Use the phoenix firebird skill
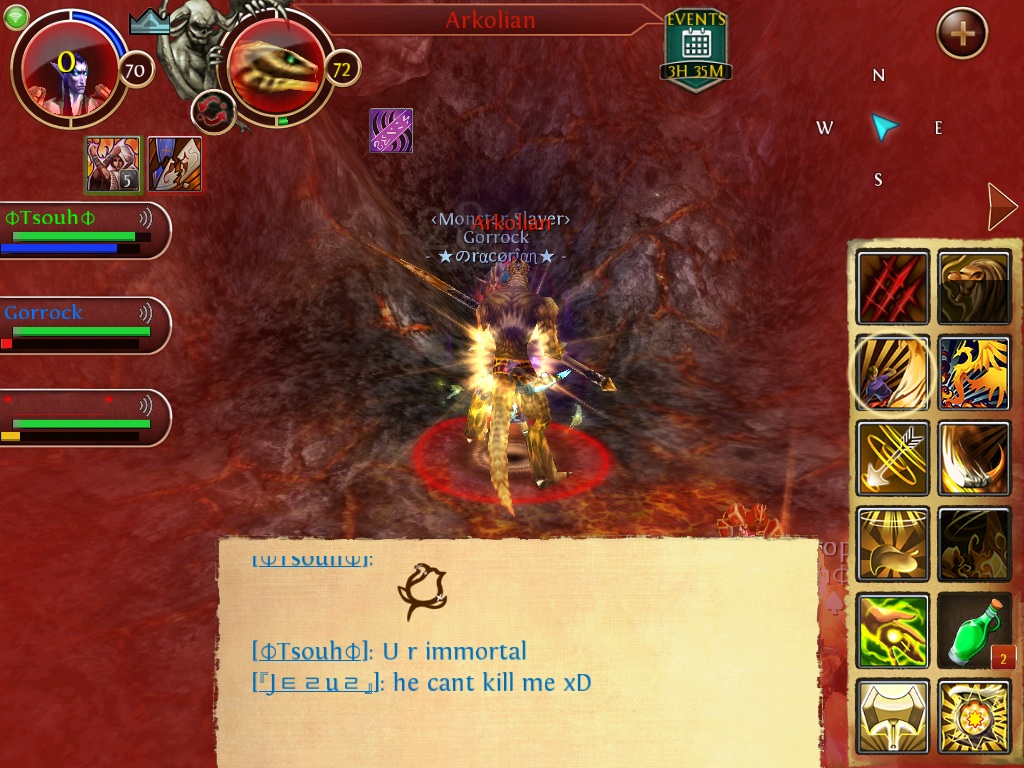Viewport: 1024px width, 768px height. [x=974, y=373]
